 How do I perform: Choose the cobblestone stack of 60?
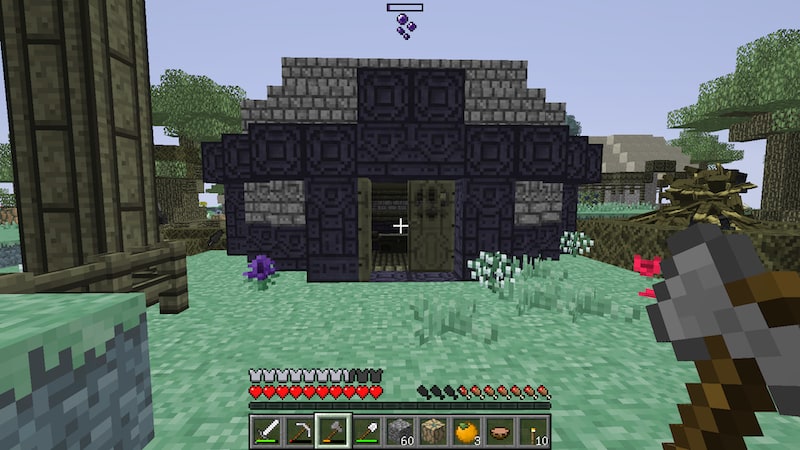[x=400, y=430]
